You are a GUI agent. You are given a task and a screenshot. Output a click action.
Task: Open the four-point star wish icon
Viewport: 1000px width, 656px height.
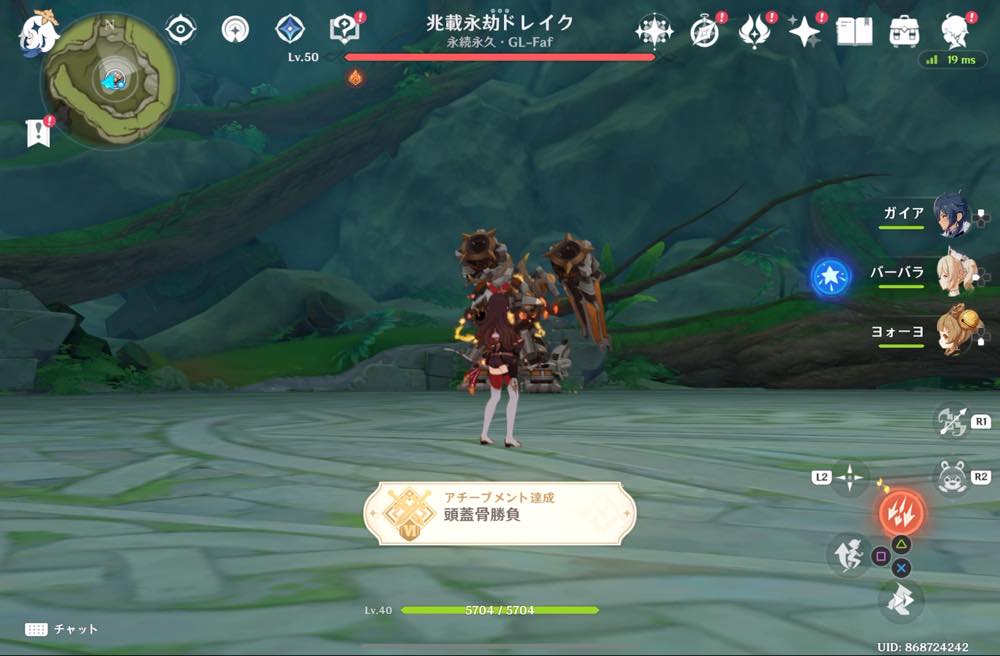pyautogui.click(x=804, y=32)
